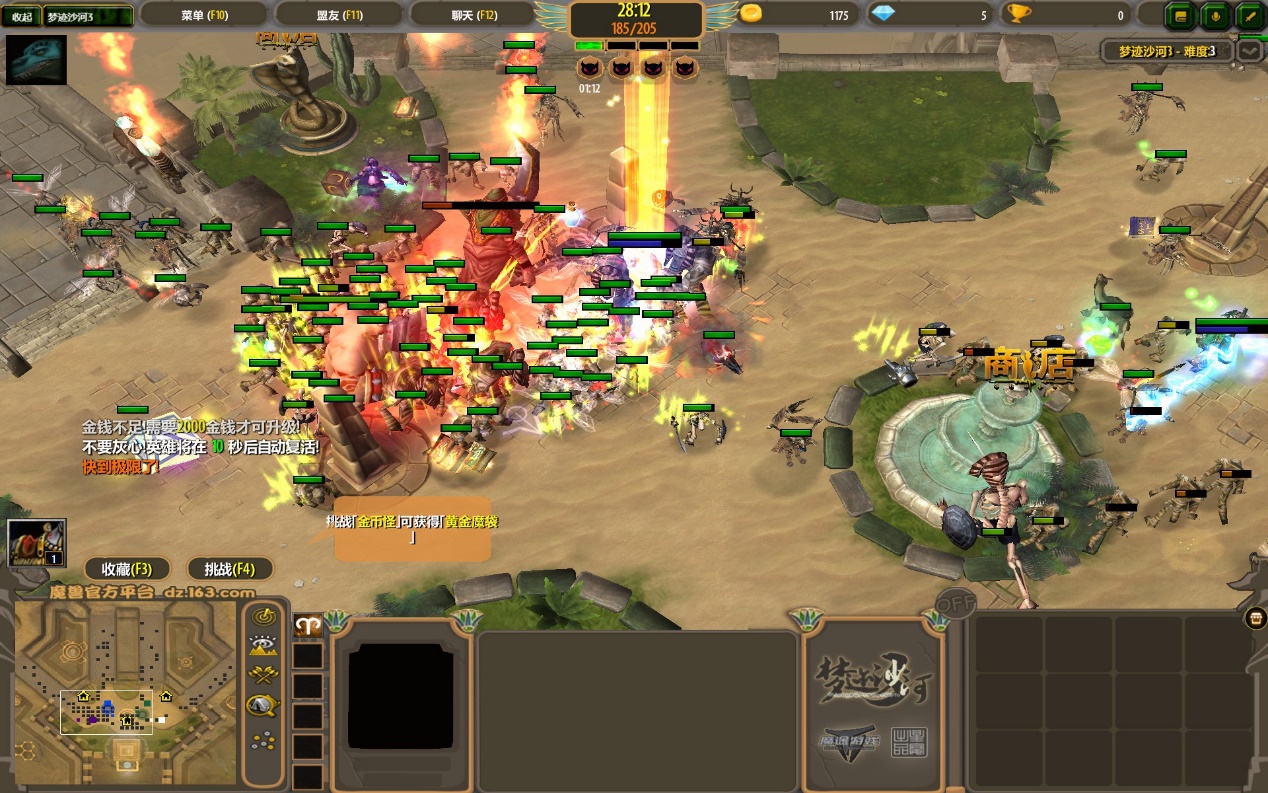Open the 挑战 (F4) challenge panel
Image resolution: width=1268 pixels, height=793 pixels.
230,569
